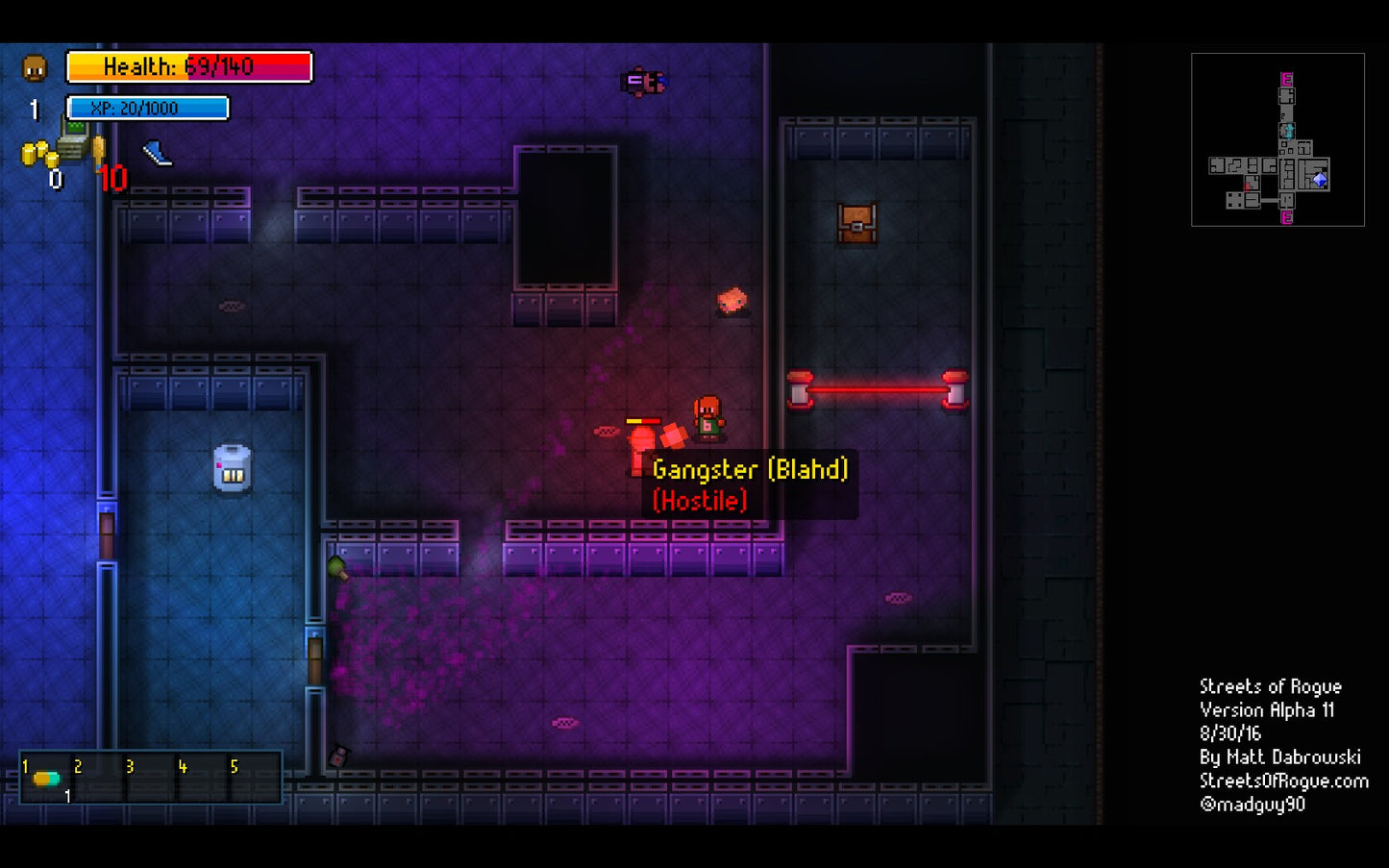Click the blue shoe status icon

point(157,155)
